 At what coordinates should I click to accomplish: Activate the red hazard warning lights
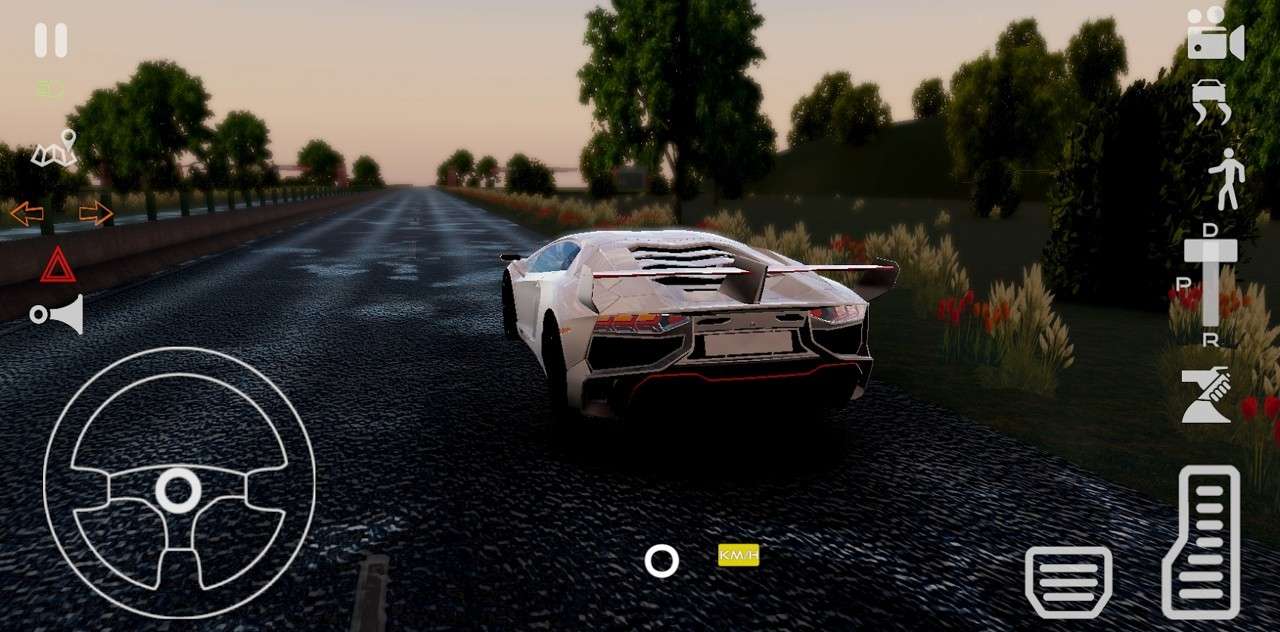(x=58, y=265)
